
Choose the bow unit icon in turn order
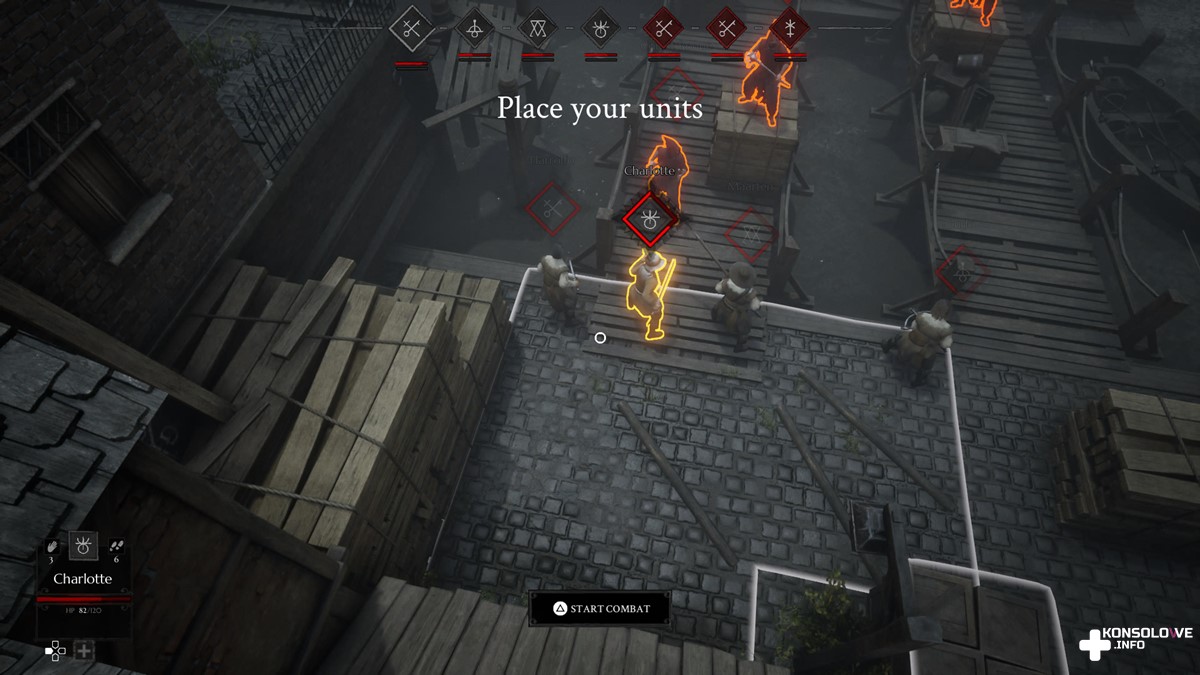click(x=474, y=28)
